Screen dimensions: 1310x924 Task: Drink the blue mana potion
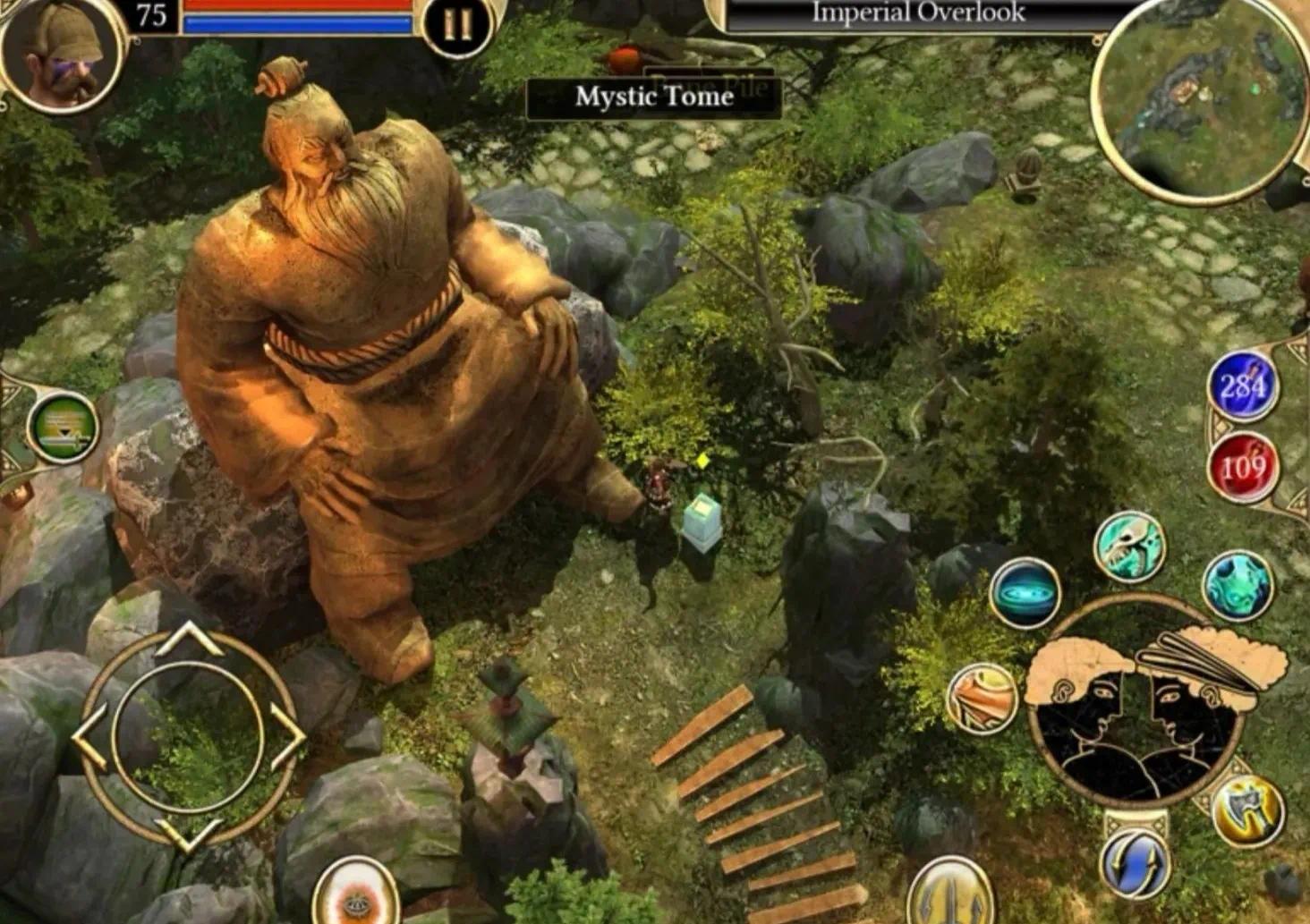point(1243,386)
